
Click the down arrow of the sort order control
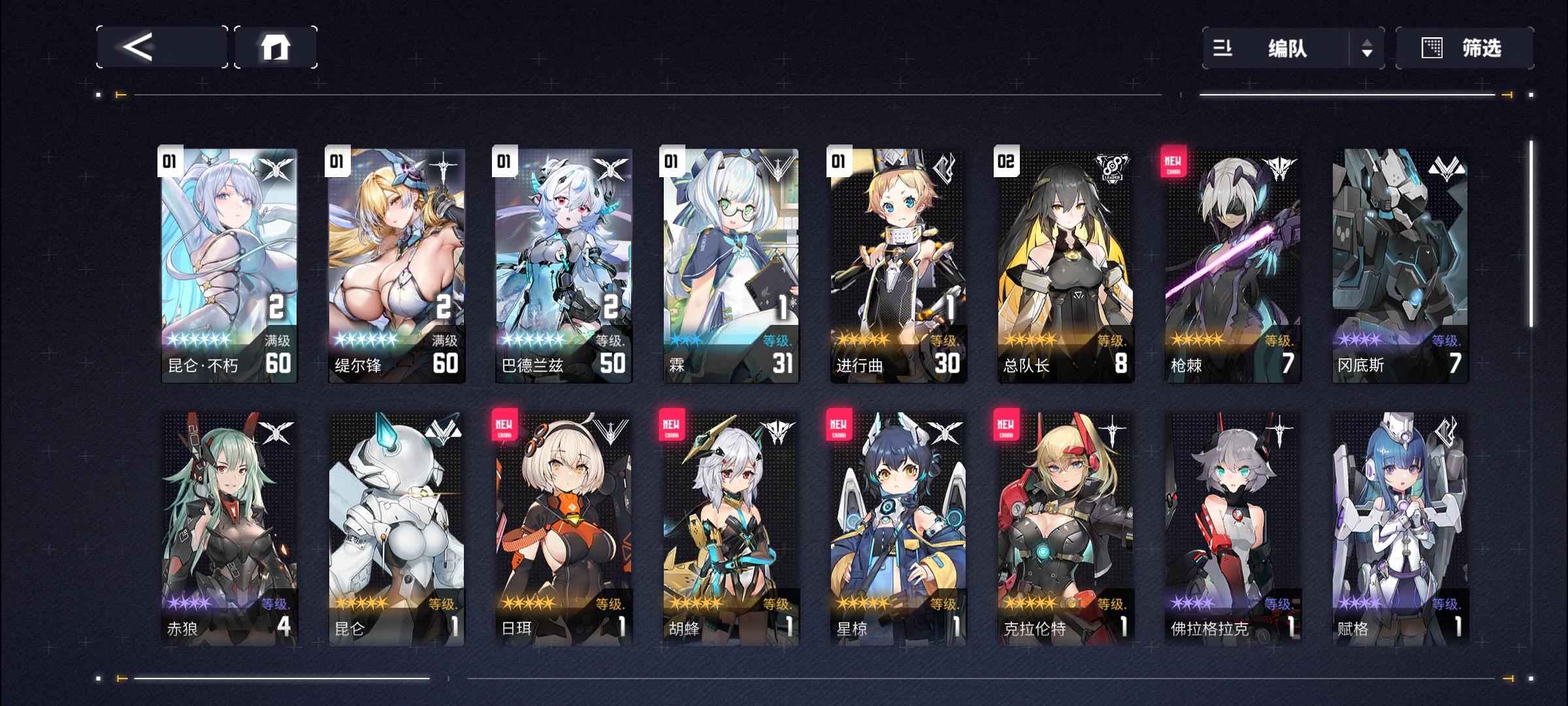click(x=1368, y=54)
